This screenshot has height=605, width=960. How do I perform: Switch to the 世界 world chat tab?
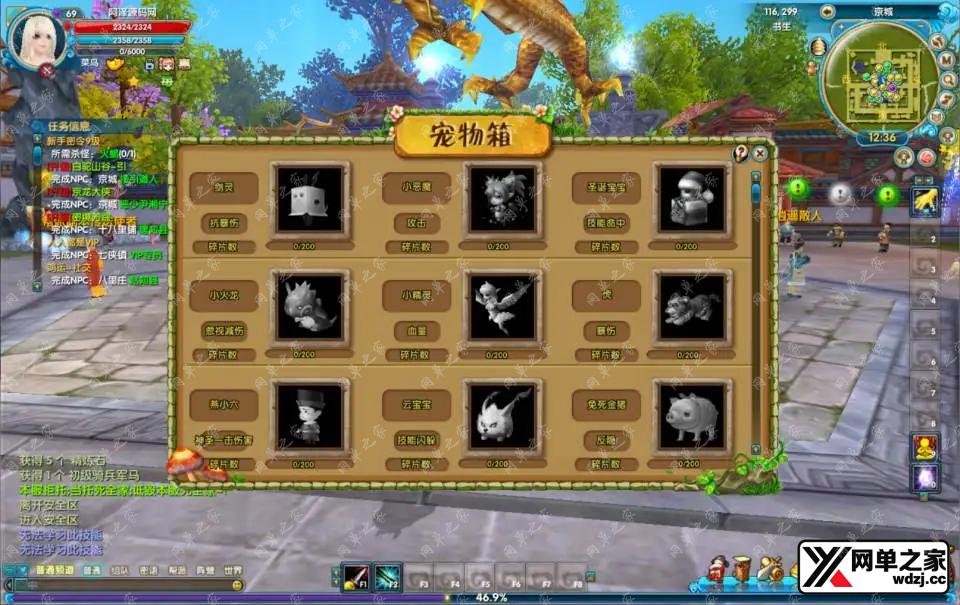coord(232,571)
